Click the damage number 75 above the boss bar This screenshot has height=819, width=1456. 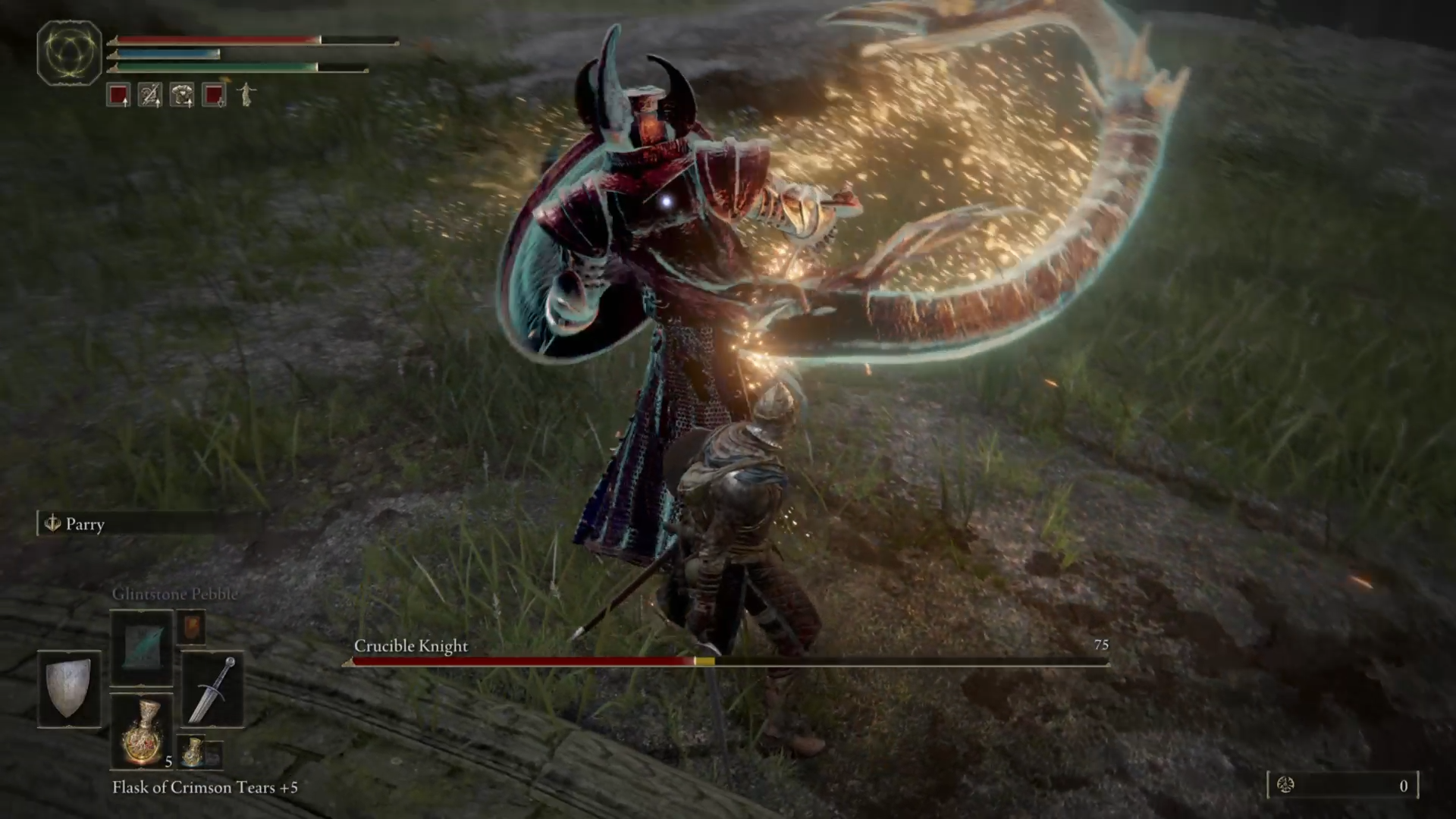[1102, 645]
